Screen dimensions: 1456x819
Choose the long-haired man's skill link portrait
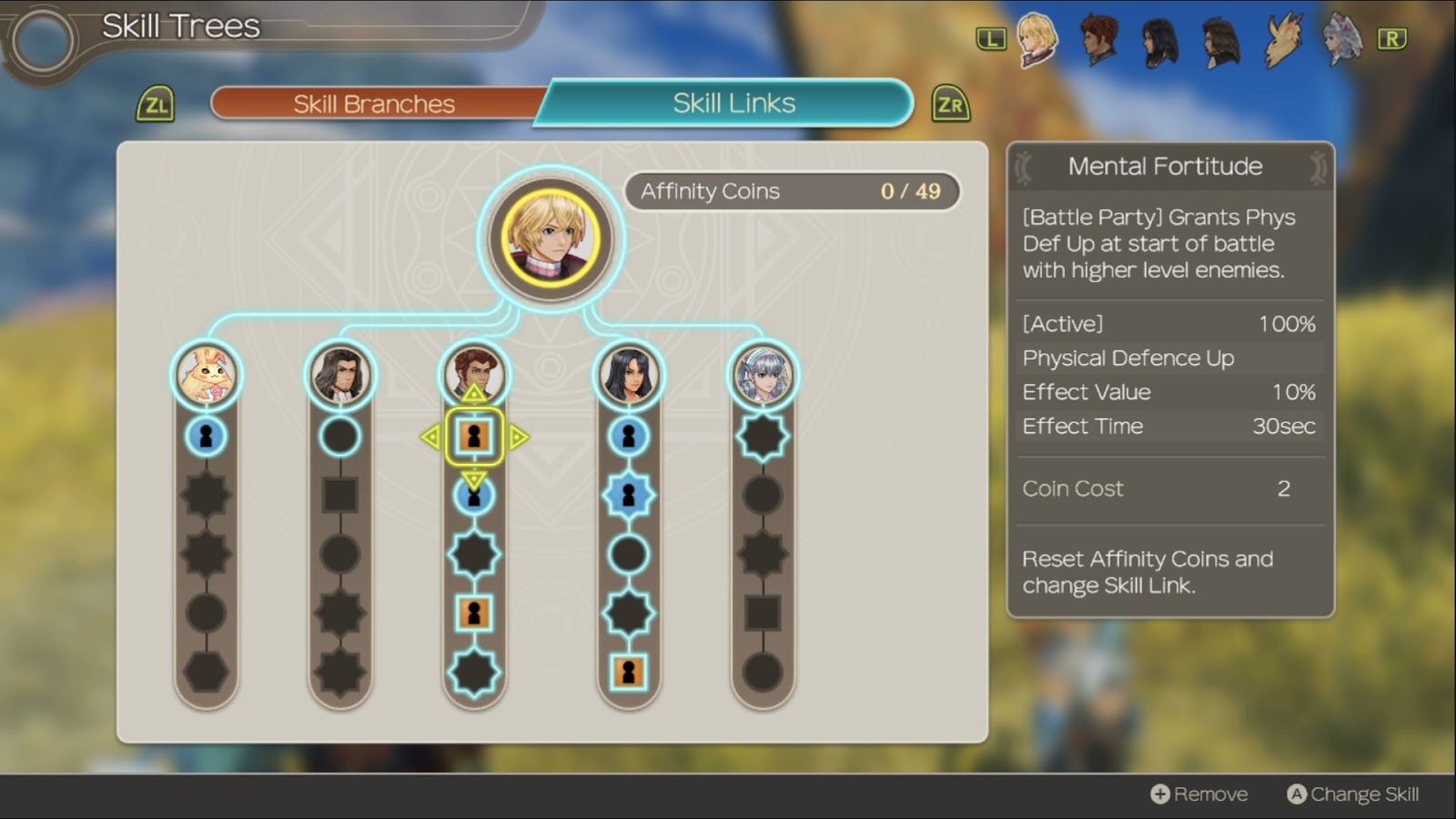pos(339,375)
